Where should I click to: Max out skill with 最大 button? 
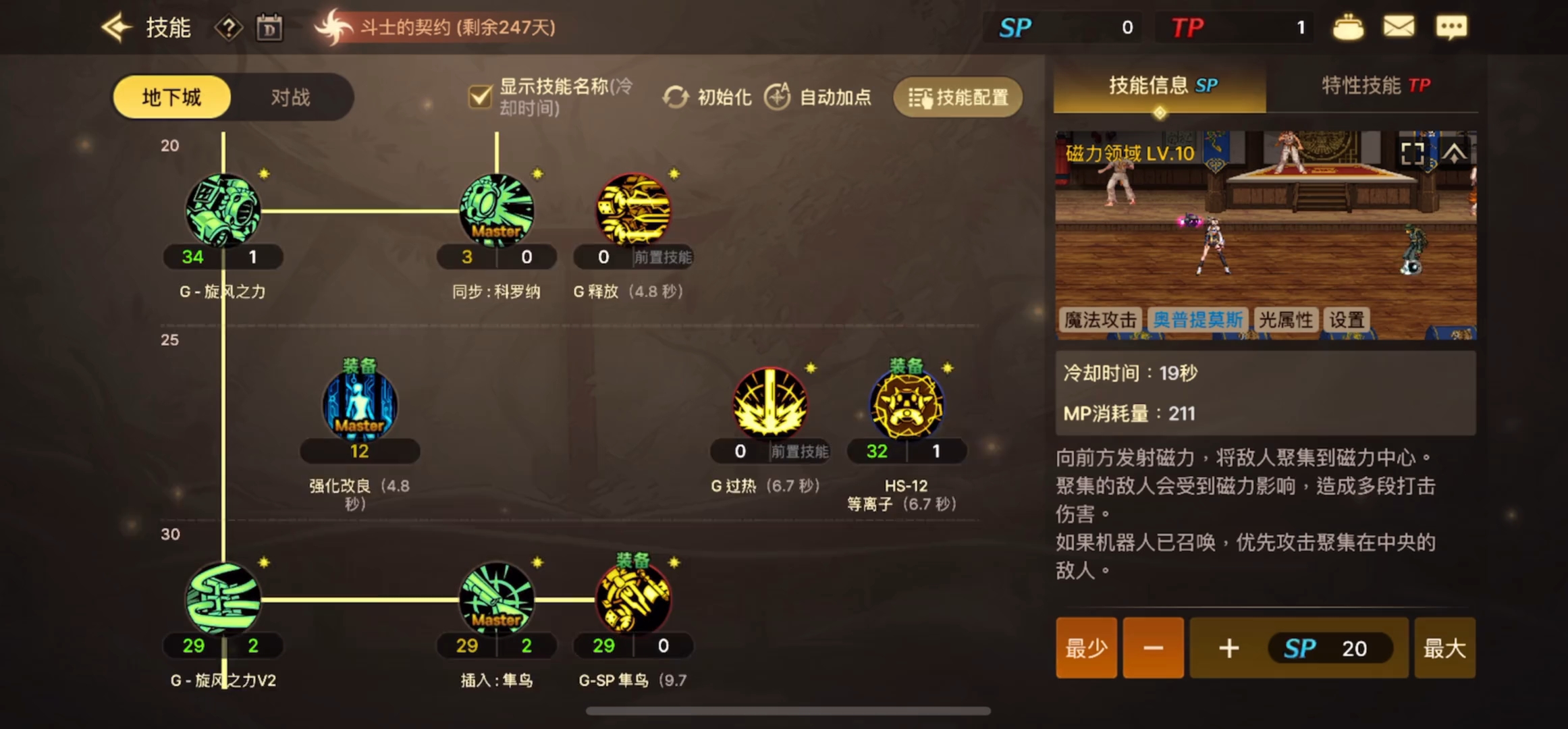(x=1444, y=648)
